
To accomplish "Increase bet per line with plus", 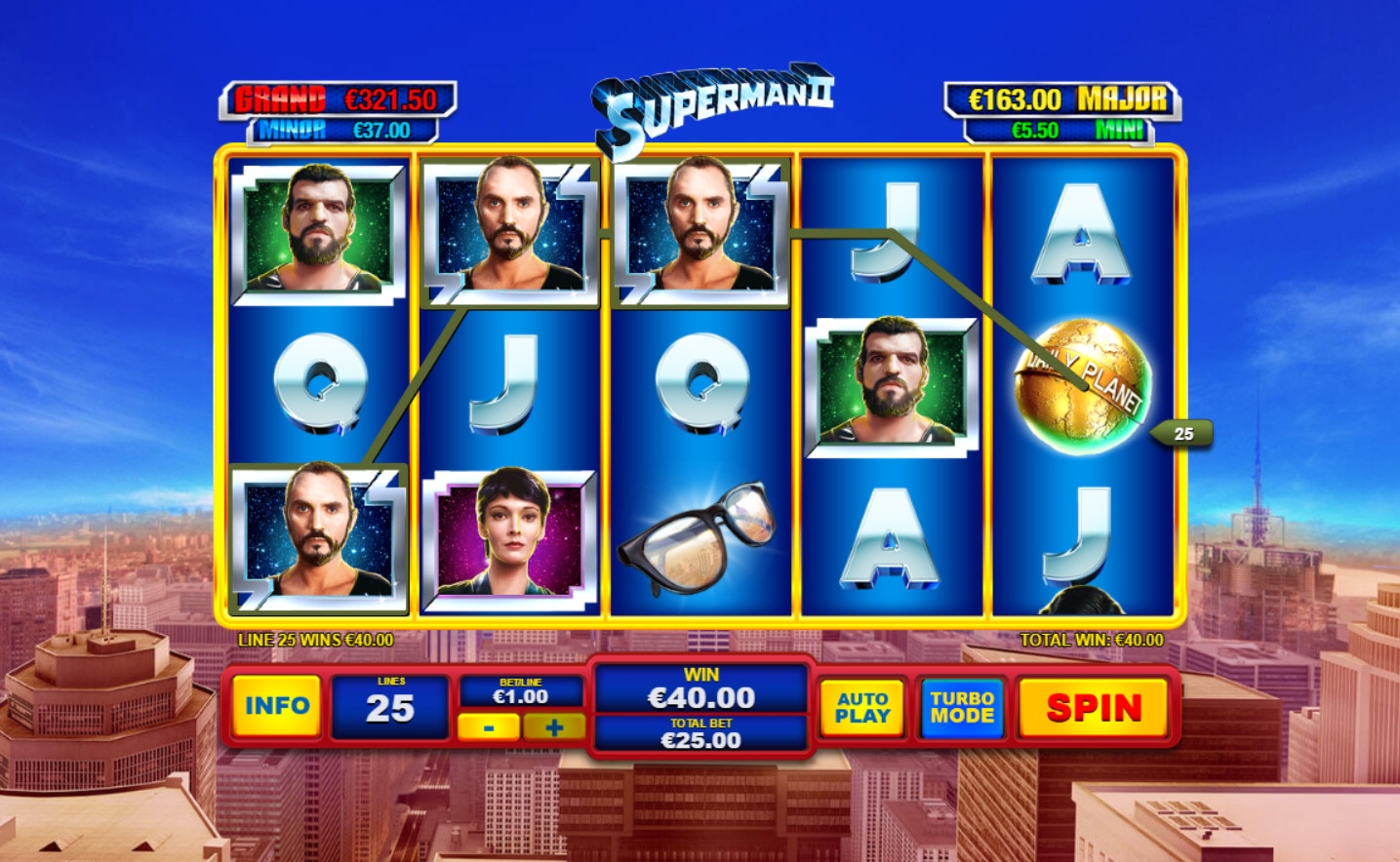I will coord(554,727).
